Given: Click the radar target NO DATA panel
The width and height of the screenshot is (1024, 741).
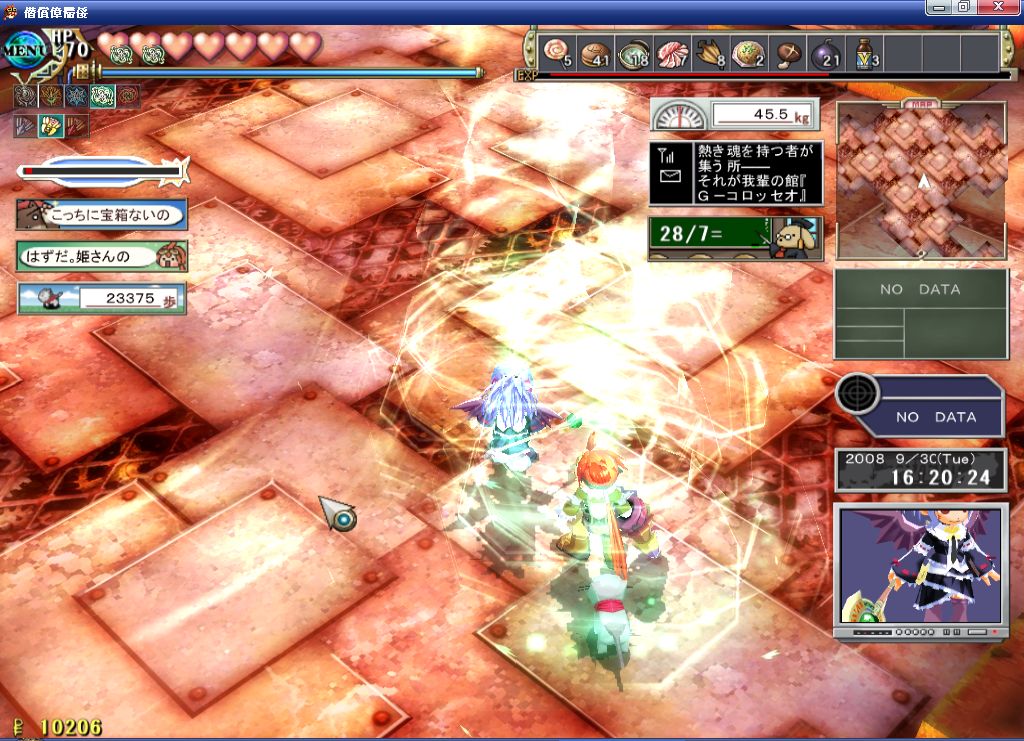Looking at the screenshot, I should [x=919, y=405].
